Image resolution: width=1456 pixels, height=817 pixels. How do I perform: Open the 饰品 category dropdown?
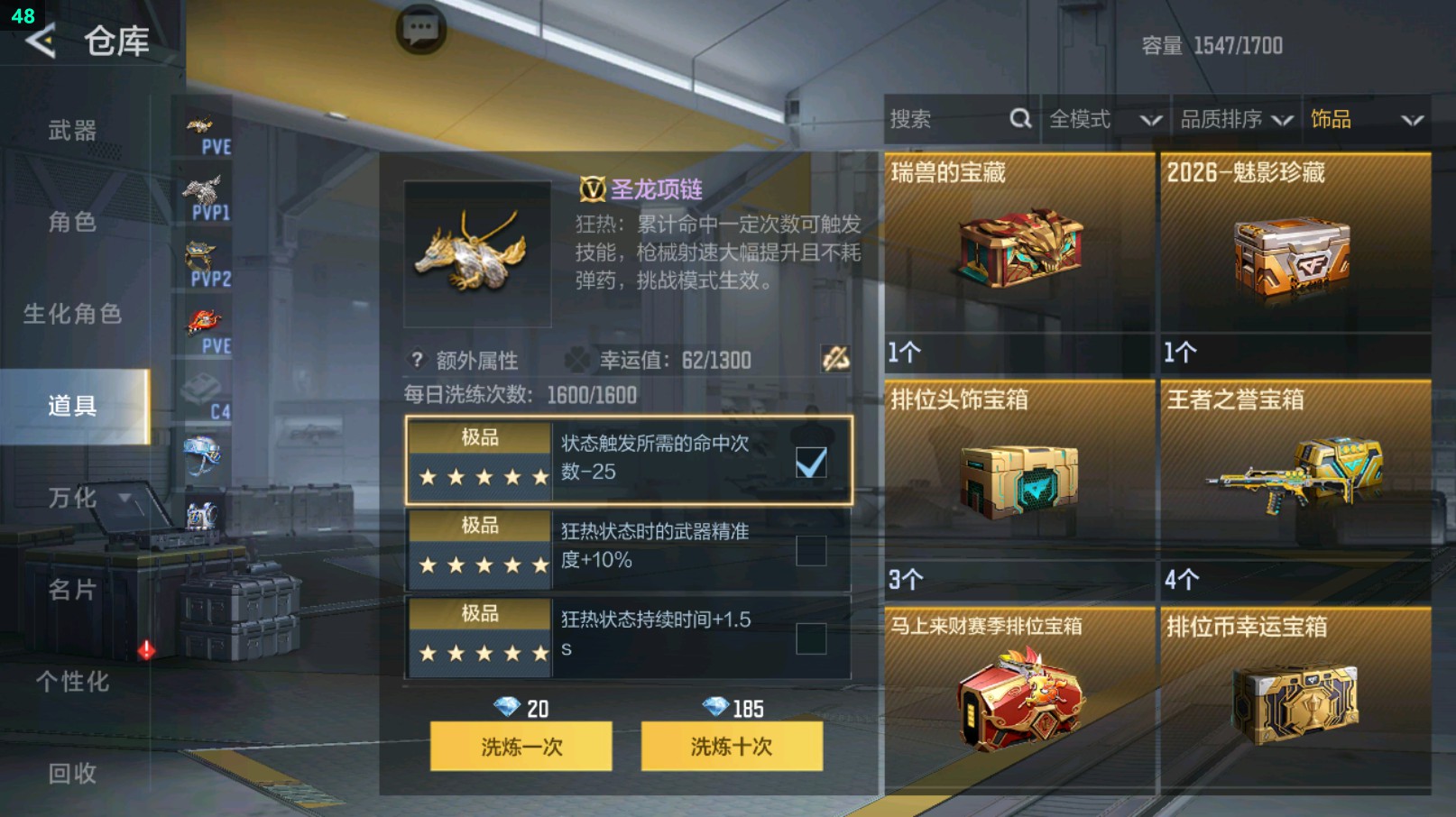(1362, 118)
